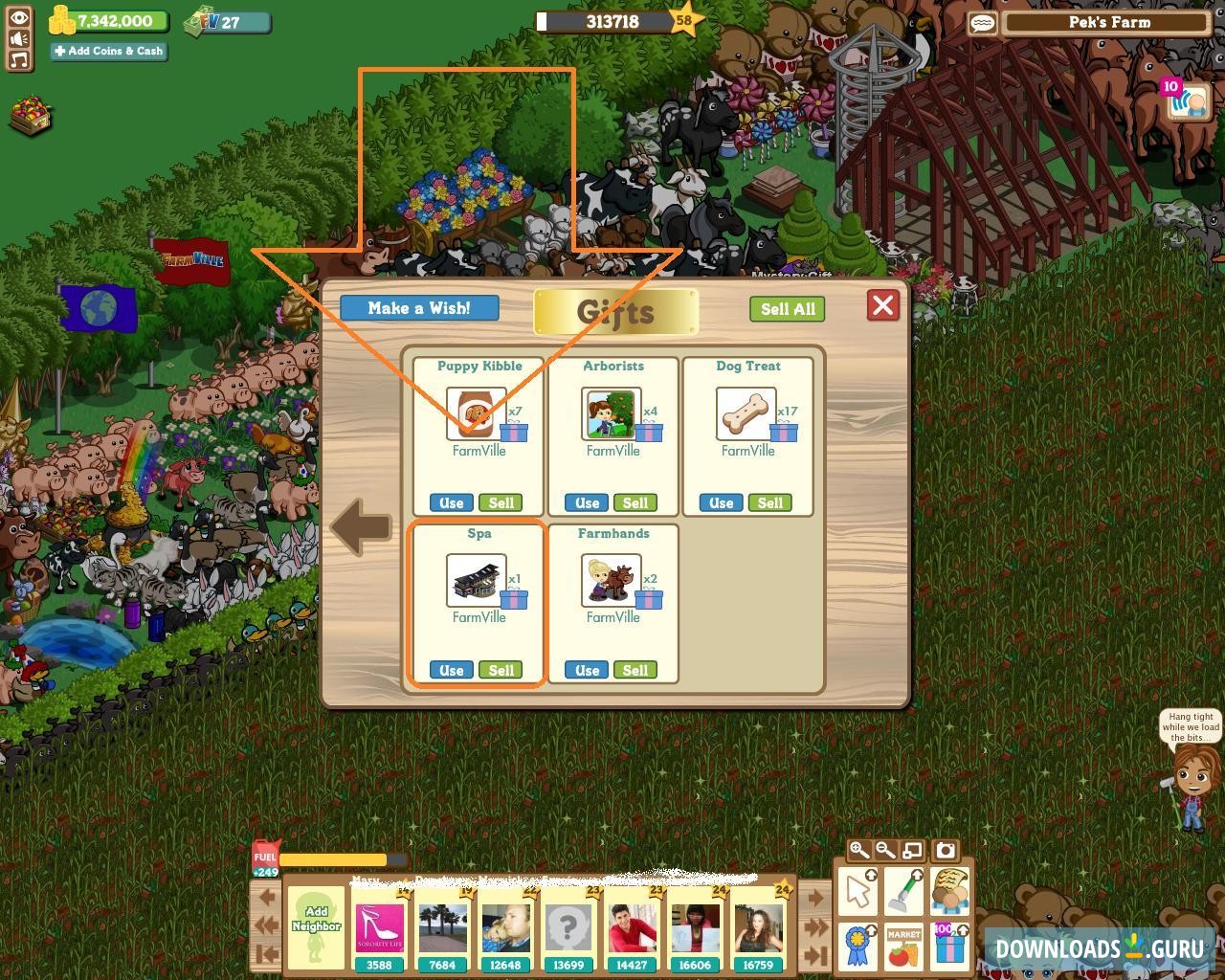Select the Add Neighbor avatar slot
Viewport: 1225px width, 980px height.
coord(316,924)
